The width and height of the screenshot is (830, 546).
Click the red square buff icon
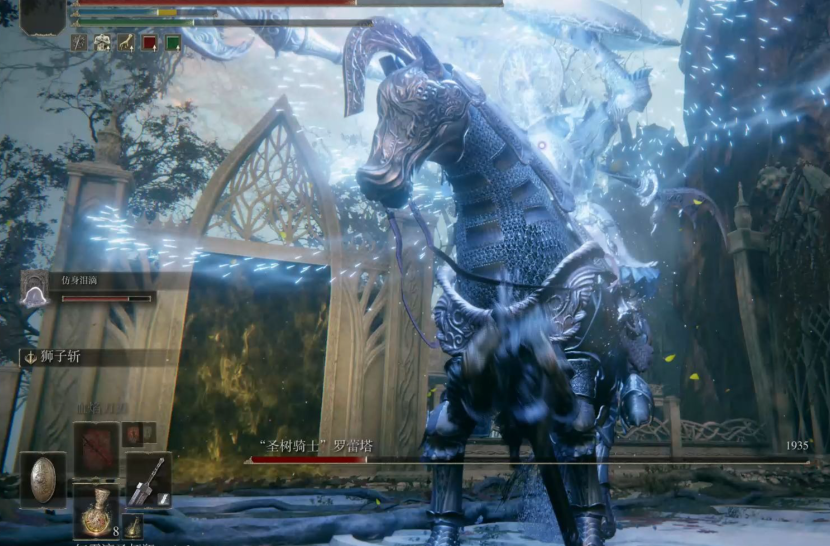point(150,42)
